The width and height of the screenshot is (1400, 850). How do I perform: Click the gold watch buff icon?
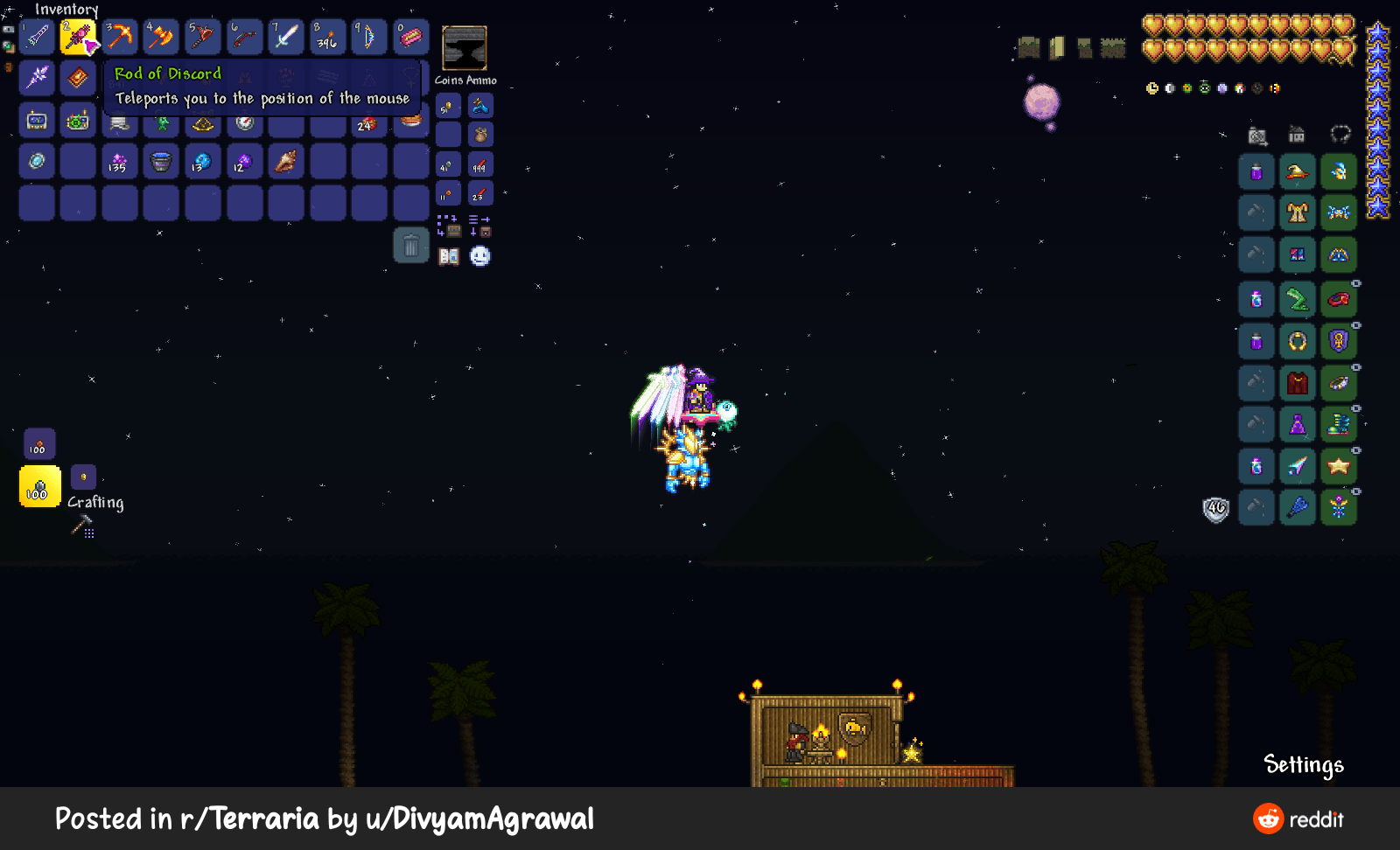pos(1151,87)
